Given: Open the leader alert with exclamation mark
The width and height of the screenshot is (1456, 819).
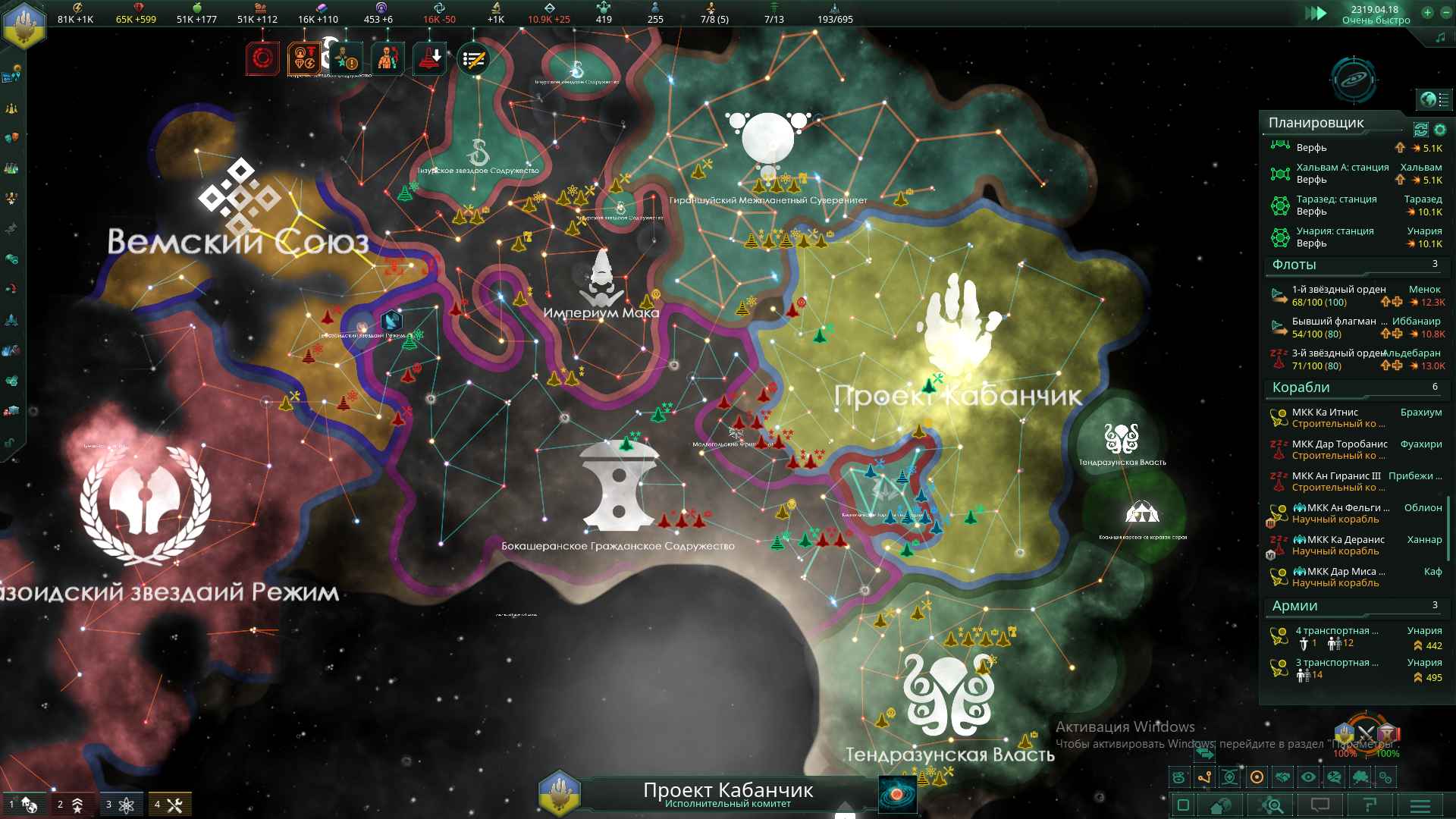Looking at the screenshot, I should 347,59.
